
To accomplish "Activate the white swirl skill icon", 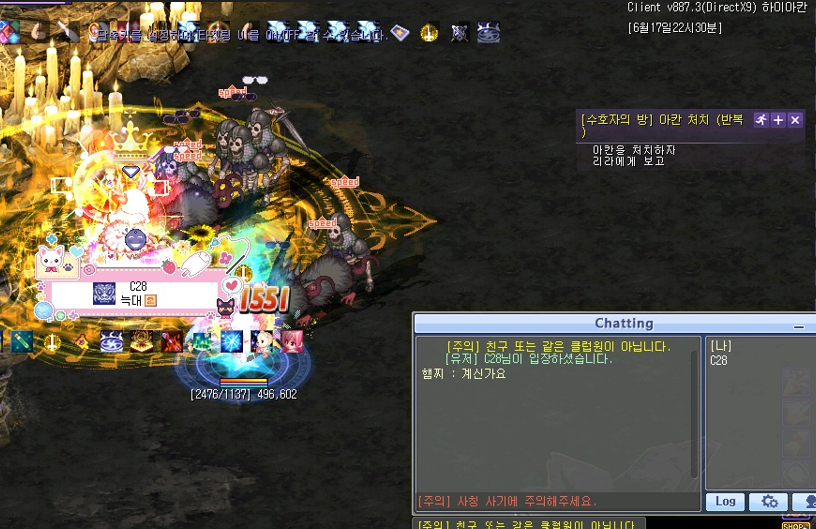I will (111, 341).
